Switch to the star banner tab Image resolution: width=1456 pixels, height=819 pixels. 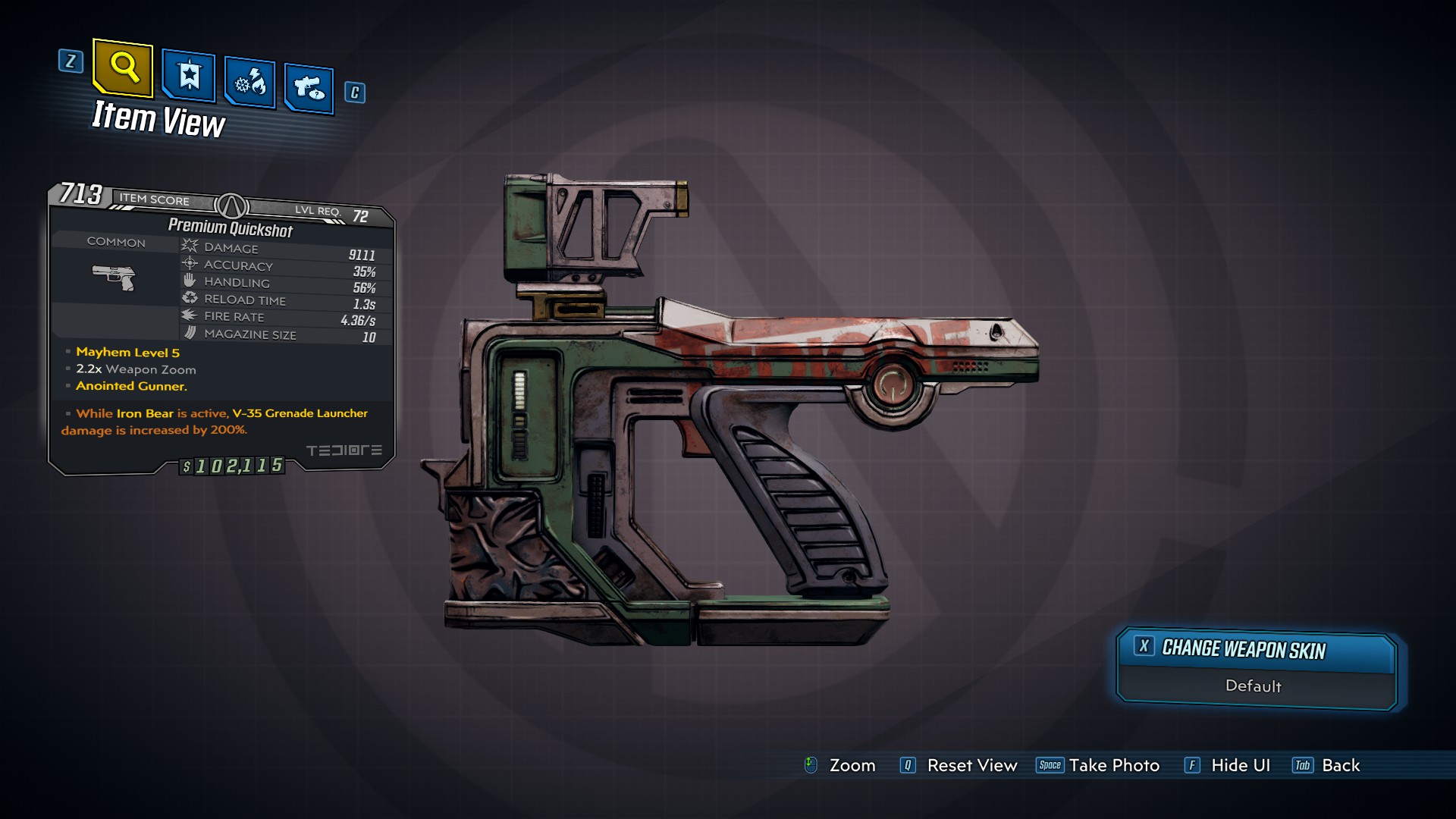(188, 76)
